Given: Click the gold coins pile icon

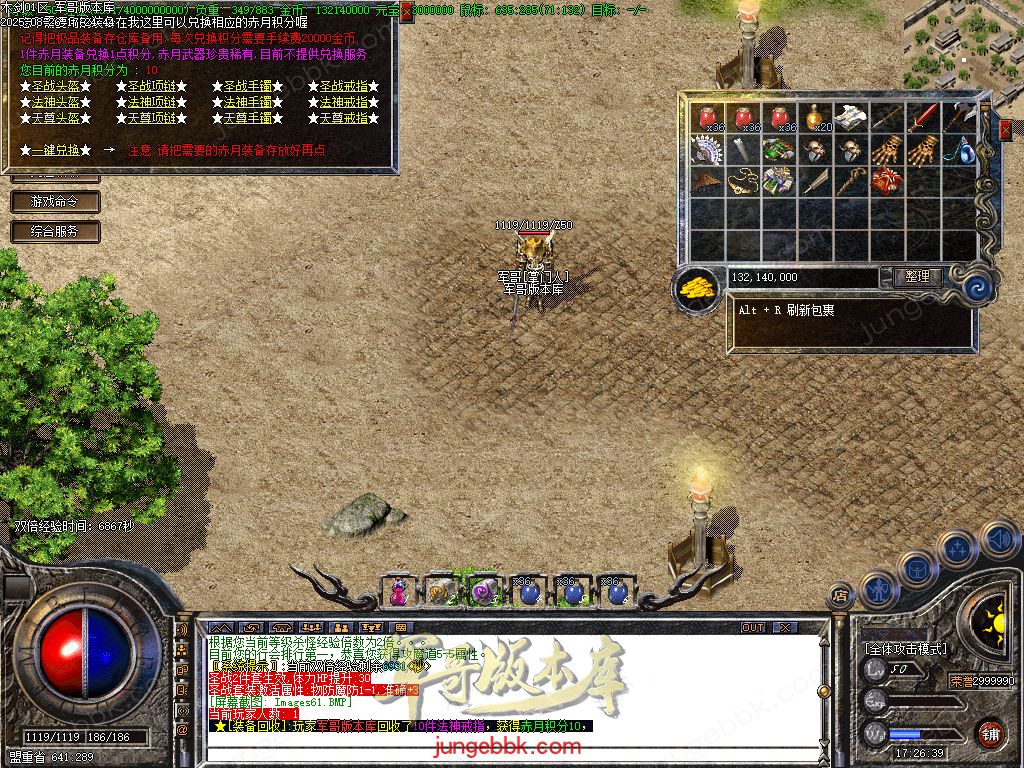Looking at the screenshot, I should coord(697,288).
